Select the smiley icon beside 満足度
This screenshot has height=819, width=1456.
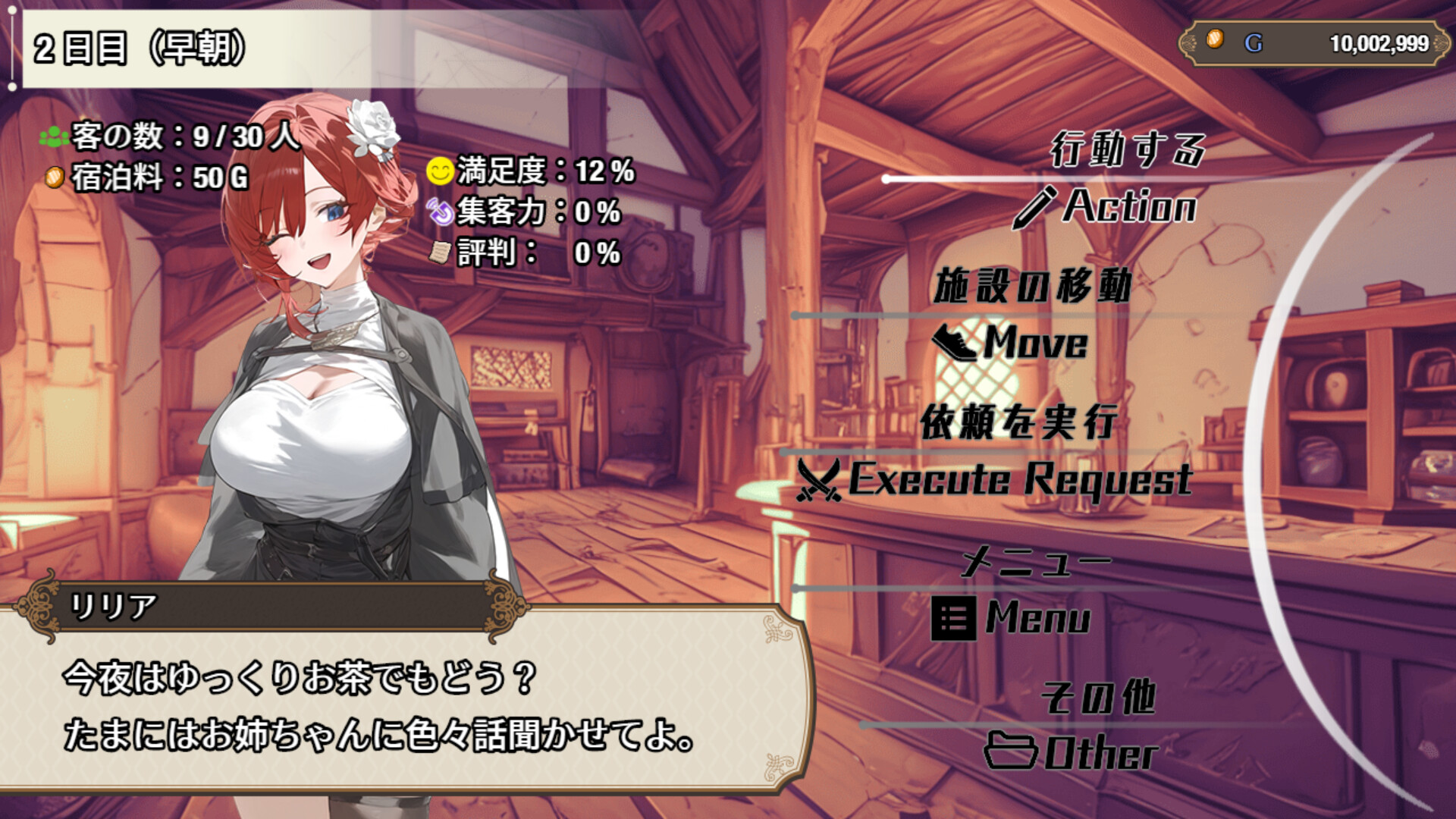pos(440,172)
